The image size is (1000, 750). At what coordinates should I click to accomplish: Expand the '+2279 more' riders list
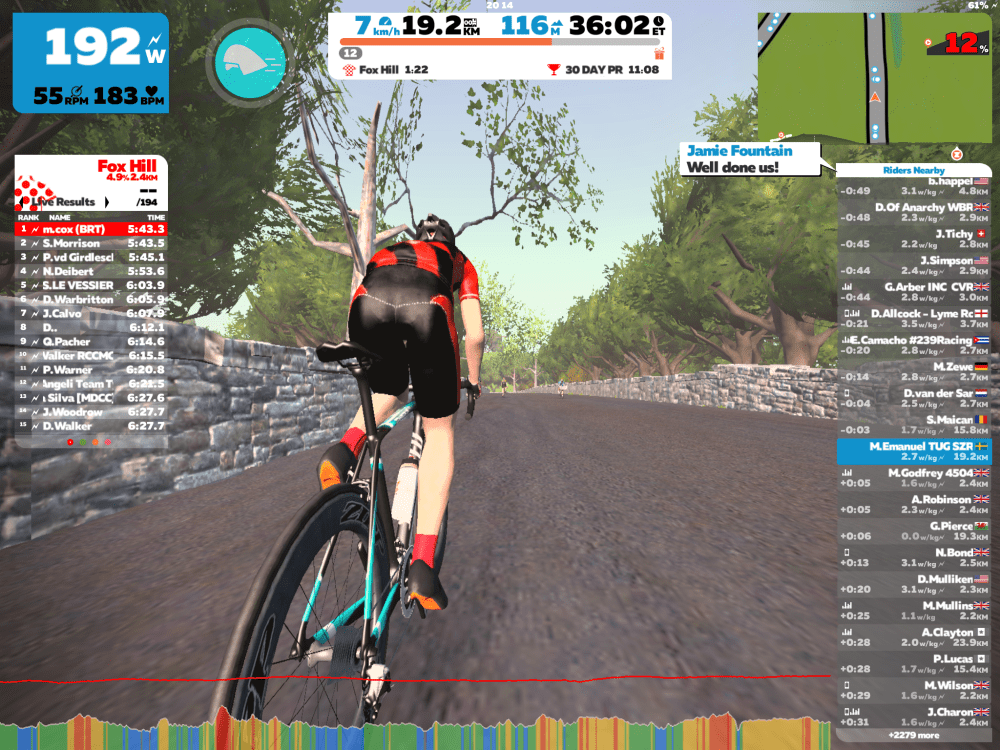click(x=913, y=735)
